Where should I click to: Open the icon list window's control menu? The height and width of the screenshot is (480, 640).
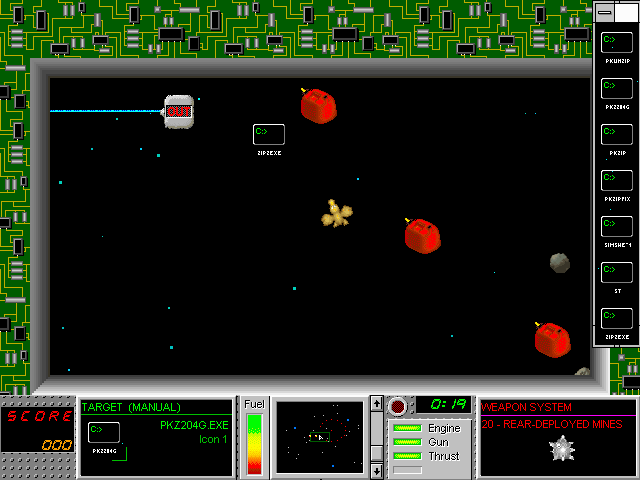[x=604, y=11]
